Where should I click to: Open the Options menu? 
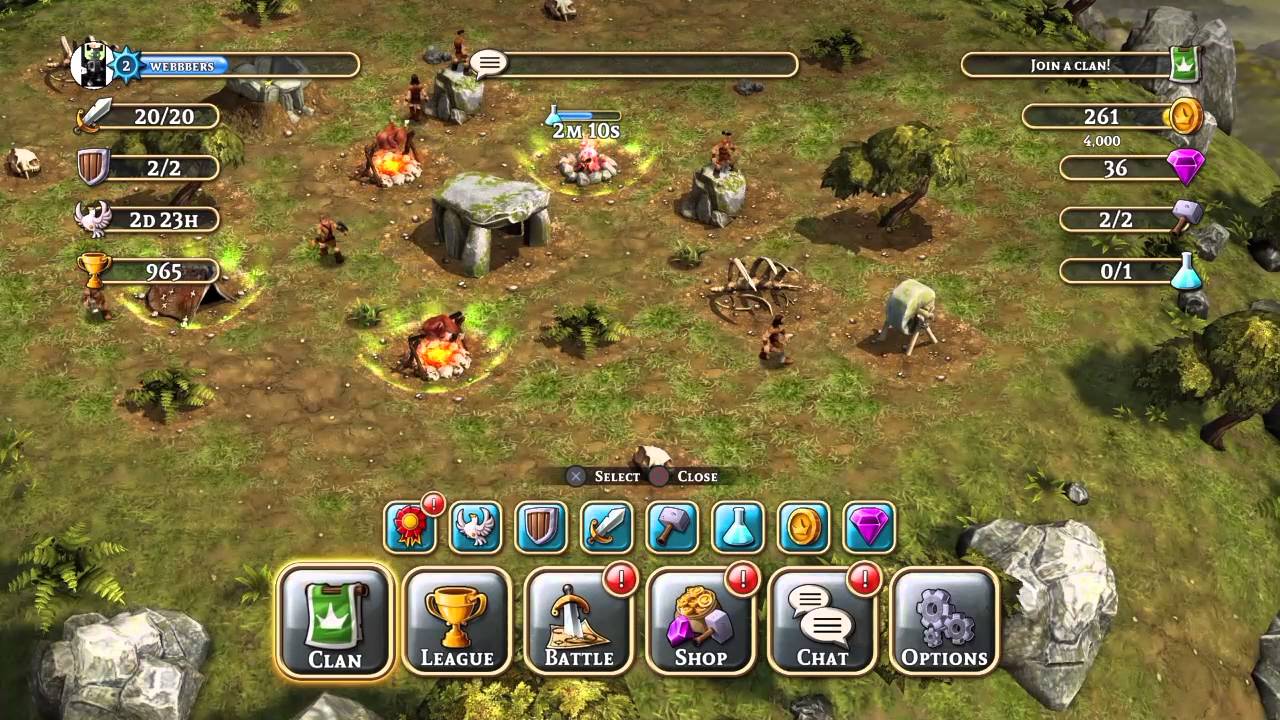click(944, 621)
